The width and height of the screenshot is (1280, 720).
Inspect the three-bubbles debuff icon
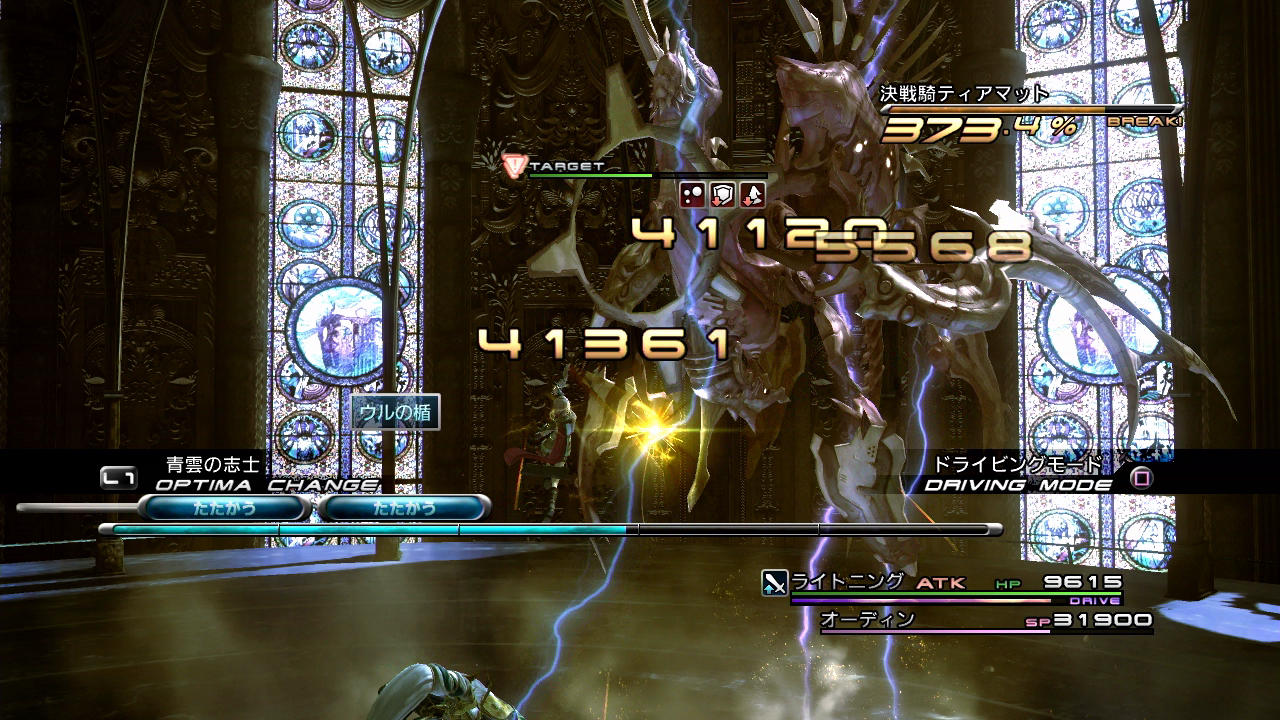[x=693, y=194]
